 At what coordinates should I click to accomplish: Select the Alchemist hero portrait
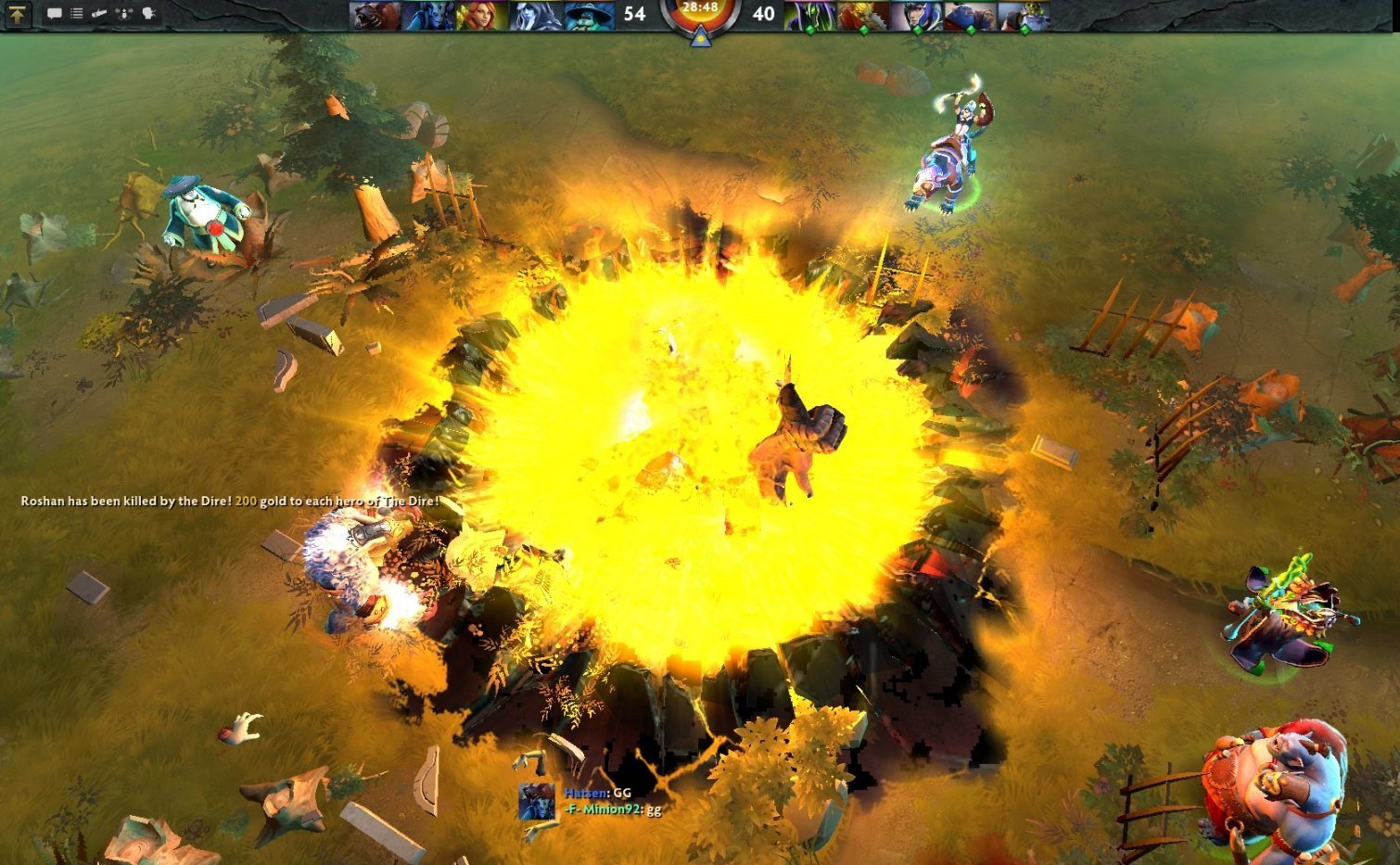point(1024,15)
